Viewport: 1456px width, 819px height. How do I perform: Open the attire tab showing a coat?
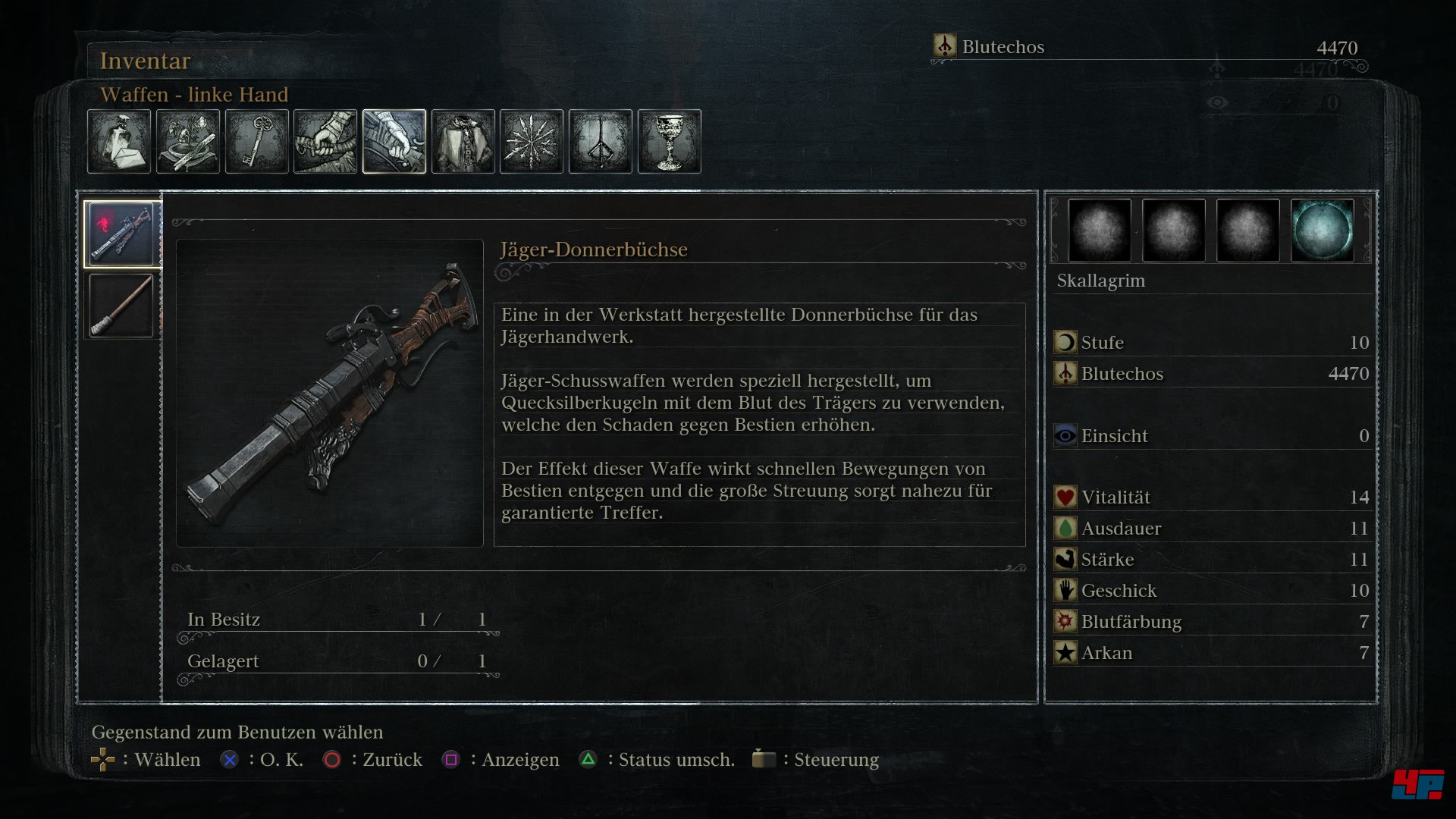(x=463, y=142)
